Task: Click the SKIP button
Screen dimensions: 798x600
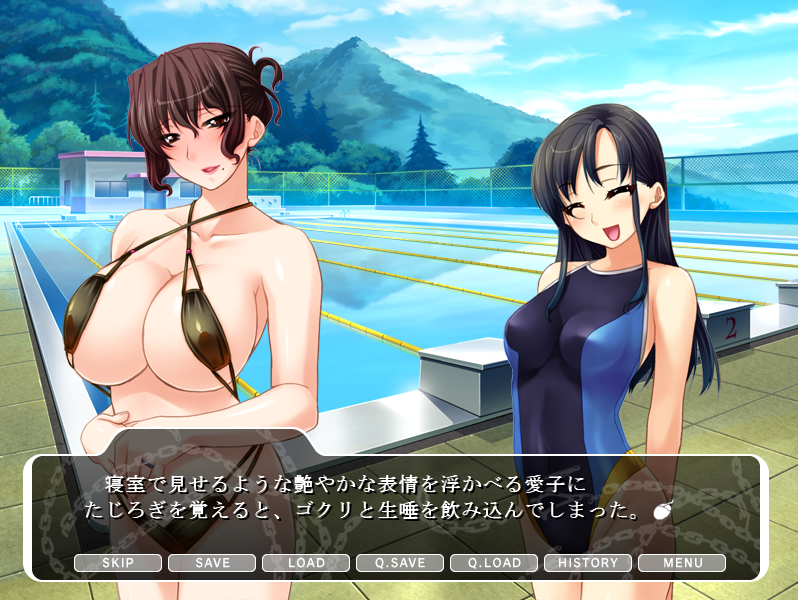Action: (118, 563)
